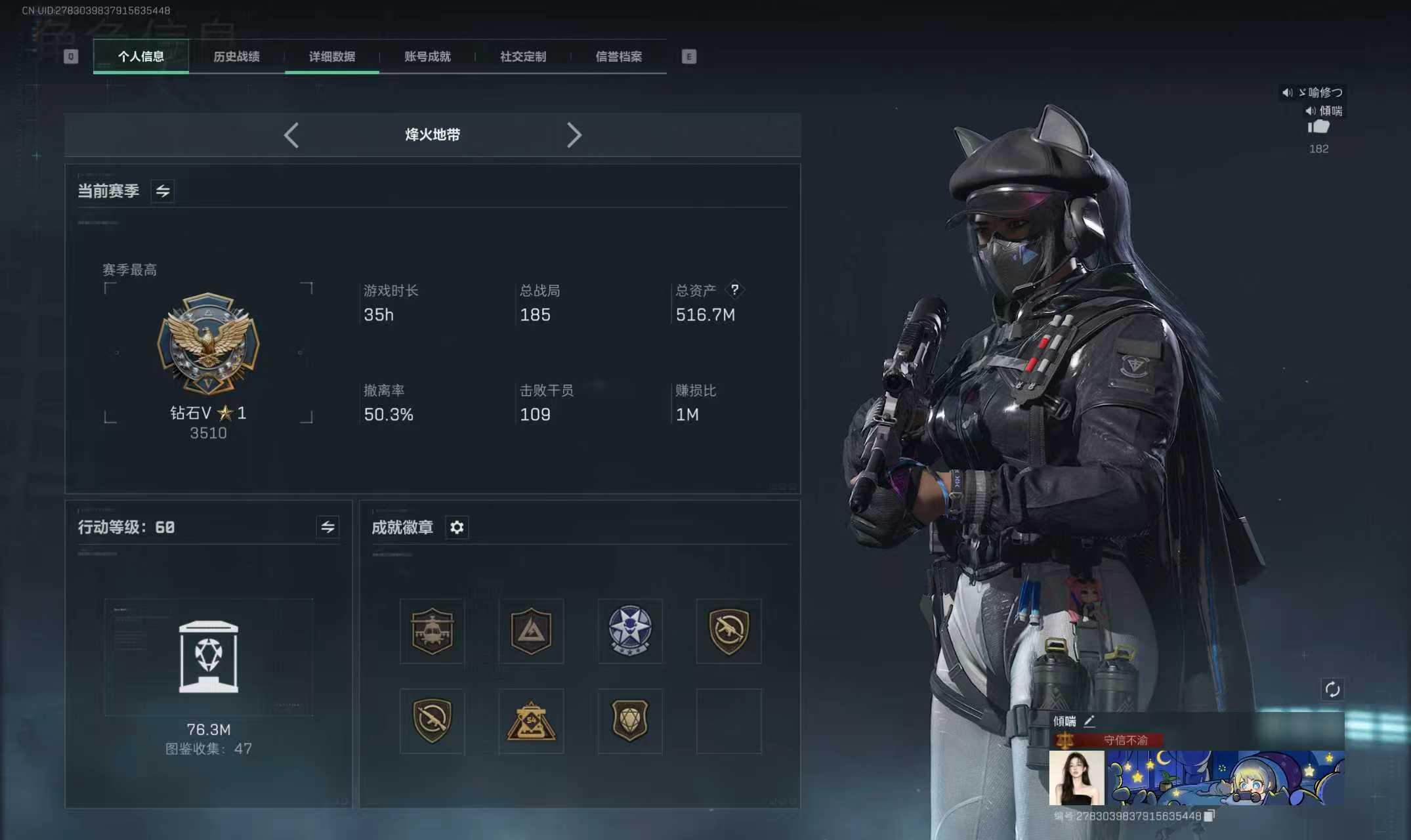Click the 总资产 question mark help icon
Screen dimensions: 1411x840
735,291
